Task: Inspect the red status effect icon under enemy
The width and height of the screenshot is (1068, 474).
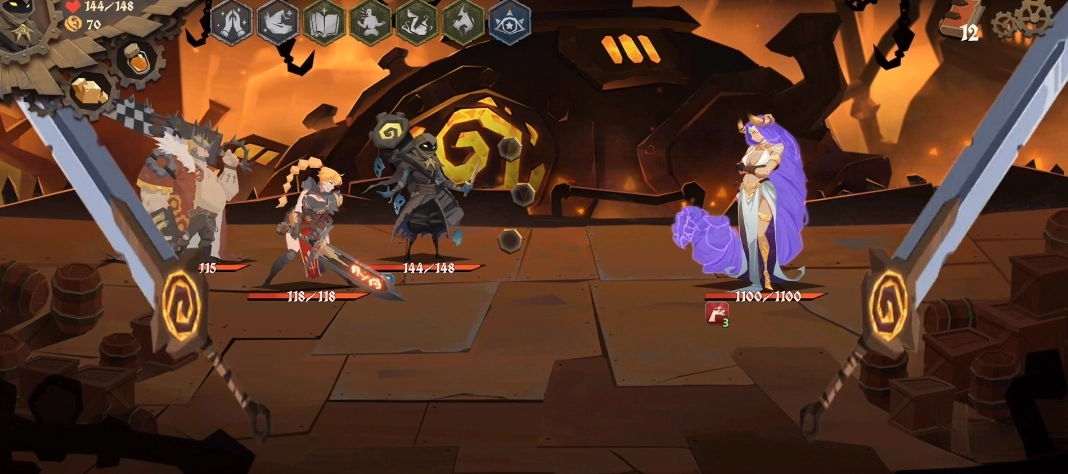Action: coord(716,311)
